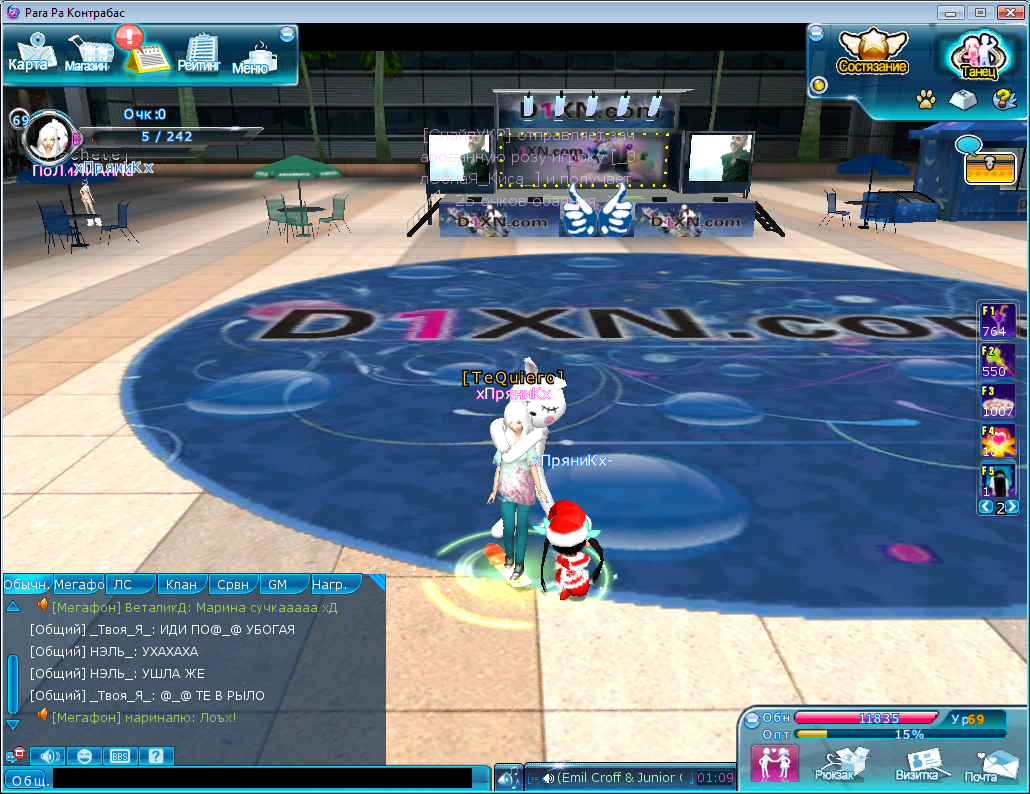Open the Меню coffee cup button

pos(251,58)
